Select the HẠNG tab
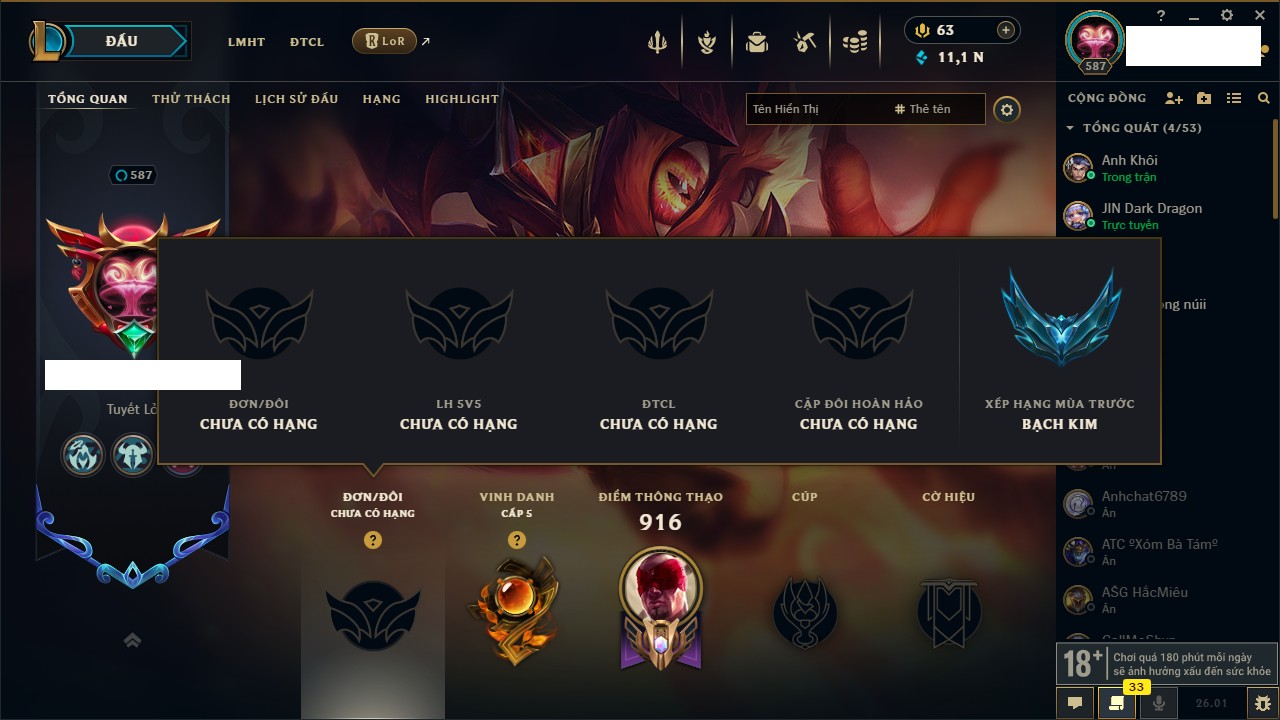 381,99
